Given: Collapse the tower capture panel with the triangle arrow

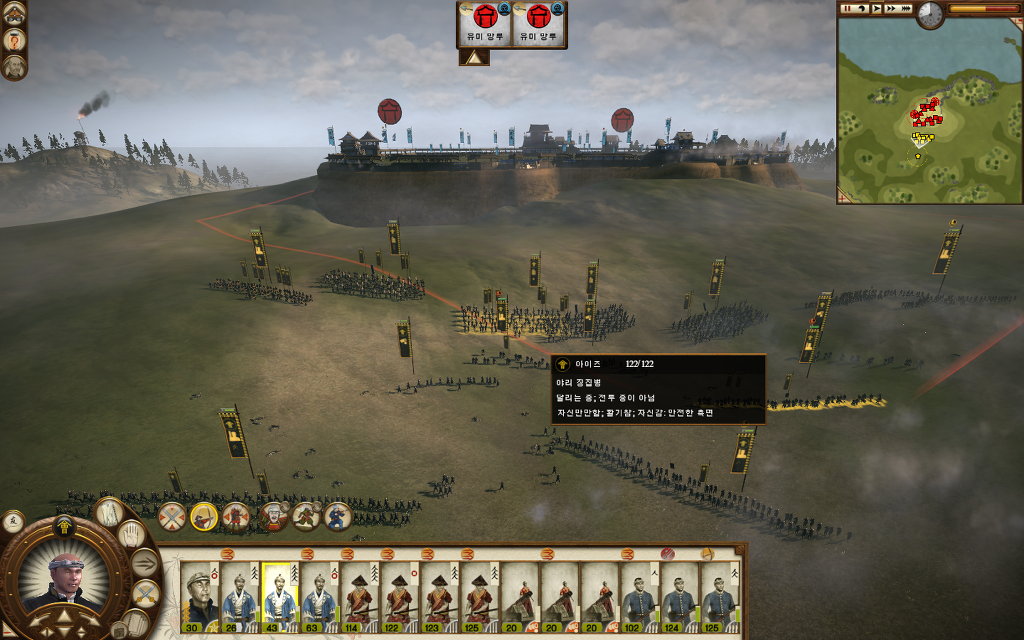Looking at the screenshot, I should point(473,57).
